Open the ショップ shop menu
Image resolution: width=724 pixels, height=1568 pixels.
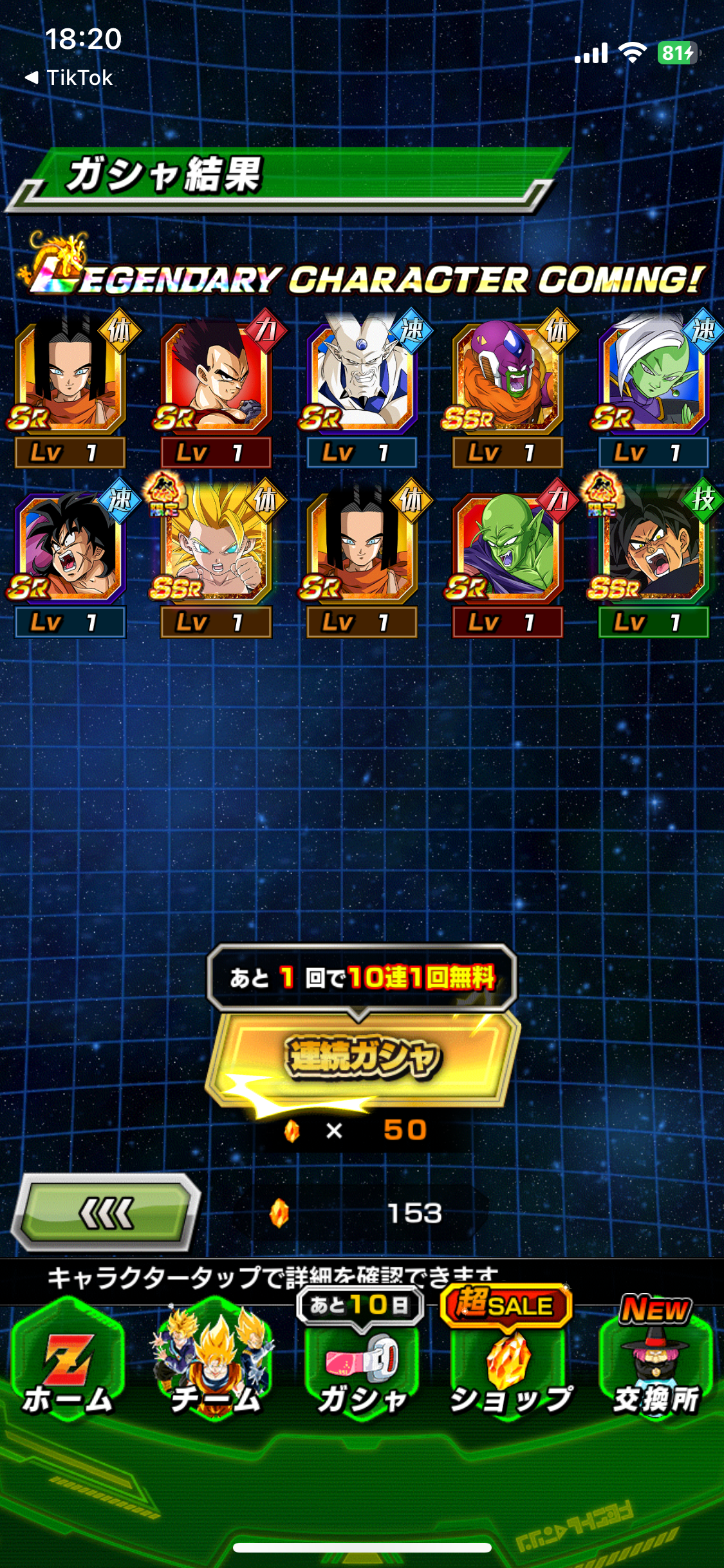point(510,1371)
